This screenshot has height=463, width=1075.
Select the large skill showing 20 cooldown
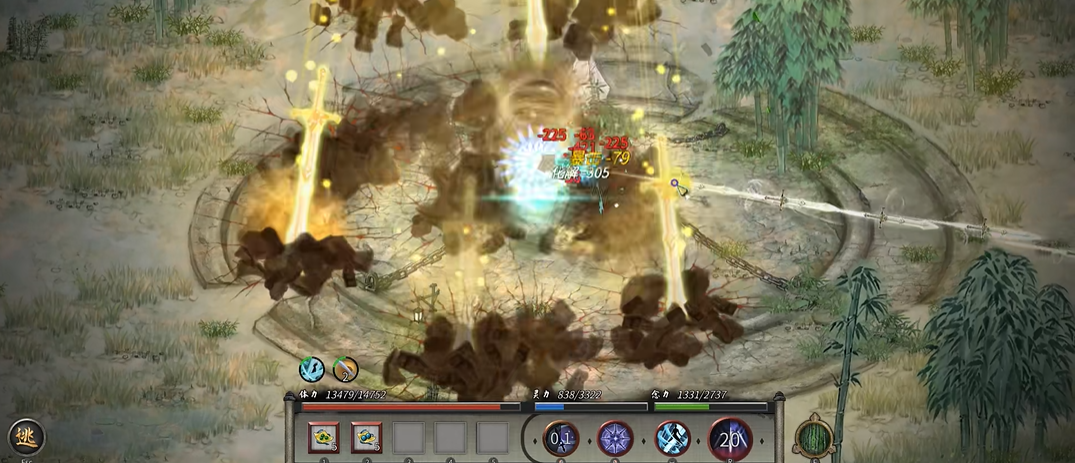(x=731, y=438)
